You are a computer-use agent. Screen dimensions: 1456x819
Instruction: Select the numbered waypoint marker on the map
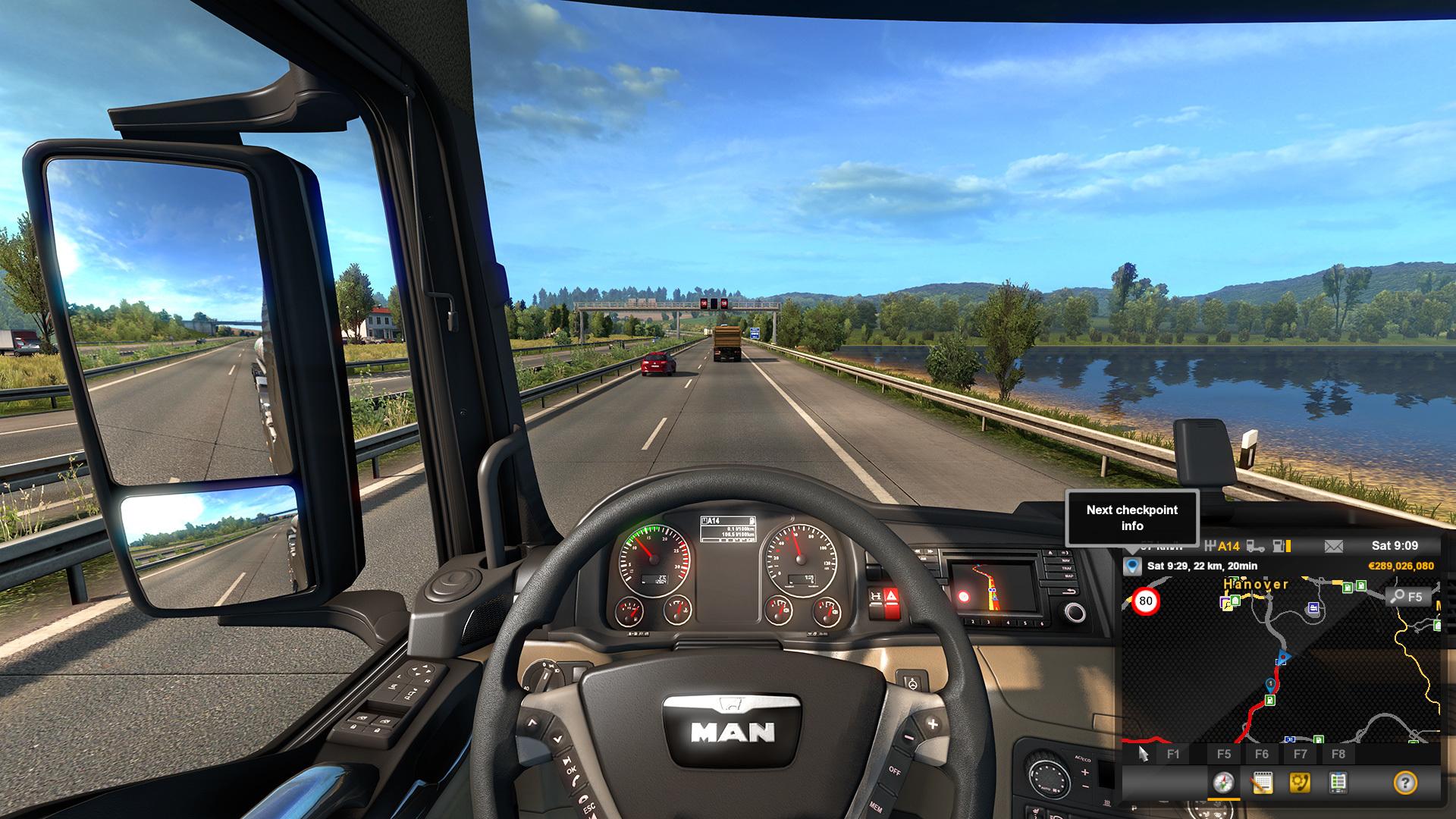(1270, 685)
